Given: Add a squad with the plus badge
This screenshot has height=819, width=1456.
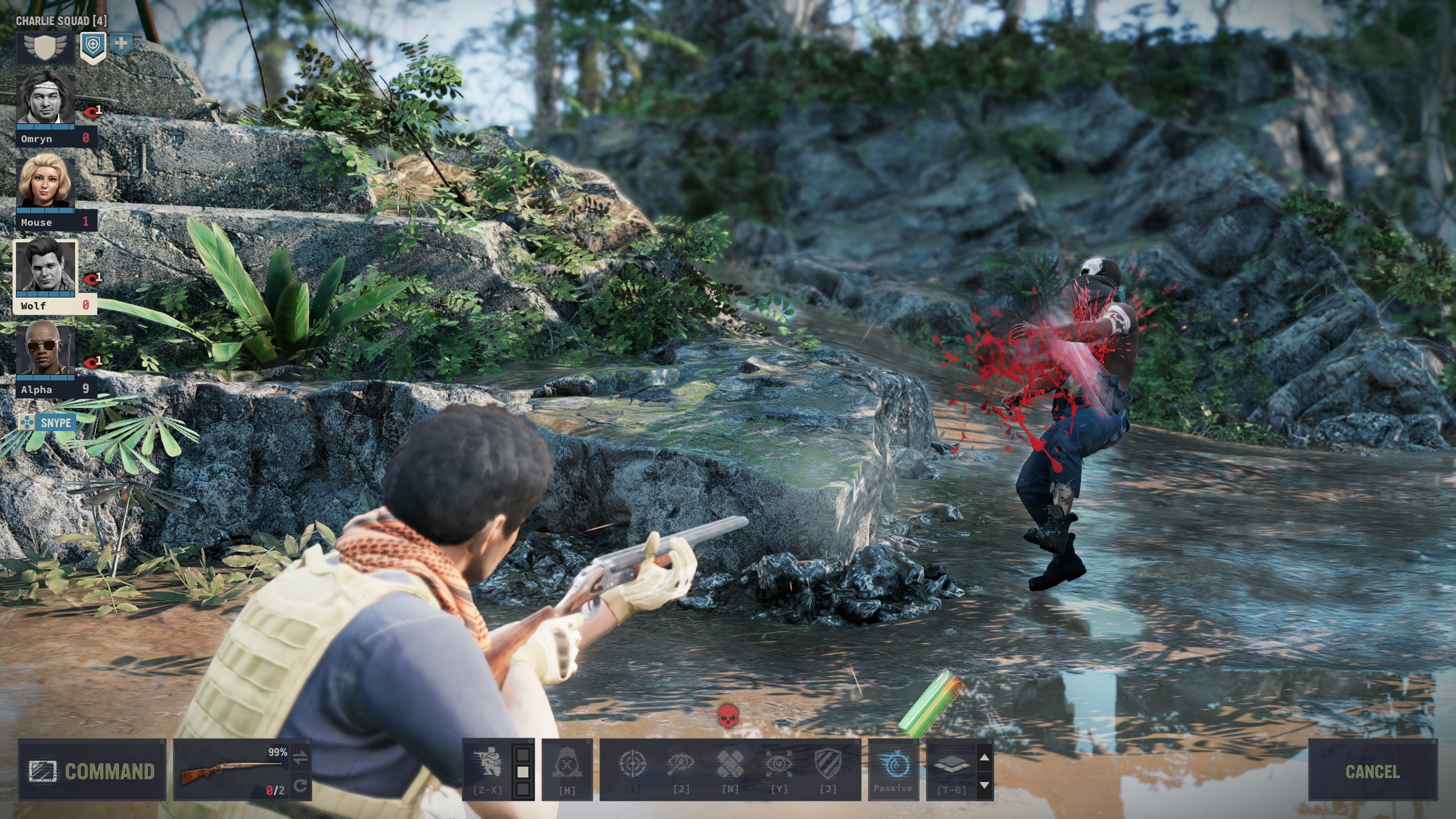Looking at the screenshot, I should 121,43.
